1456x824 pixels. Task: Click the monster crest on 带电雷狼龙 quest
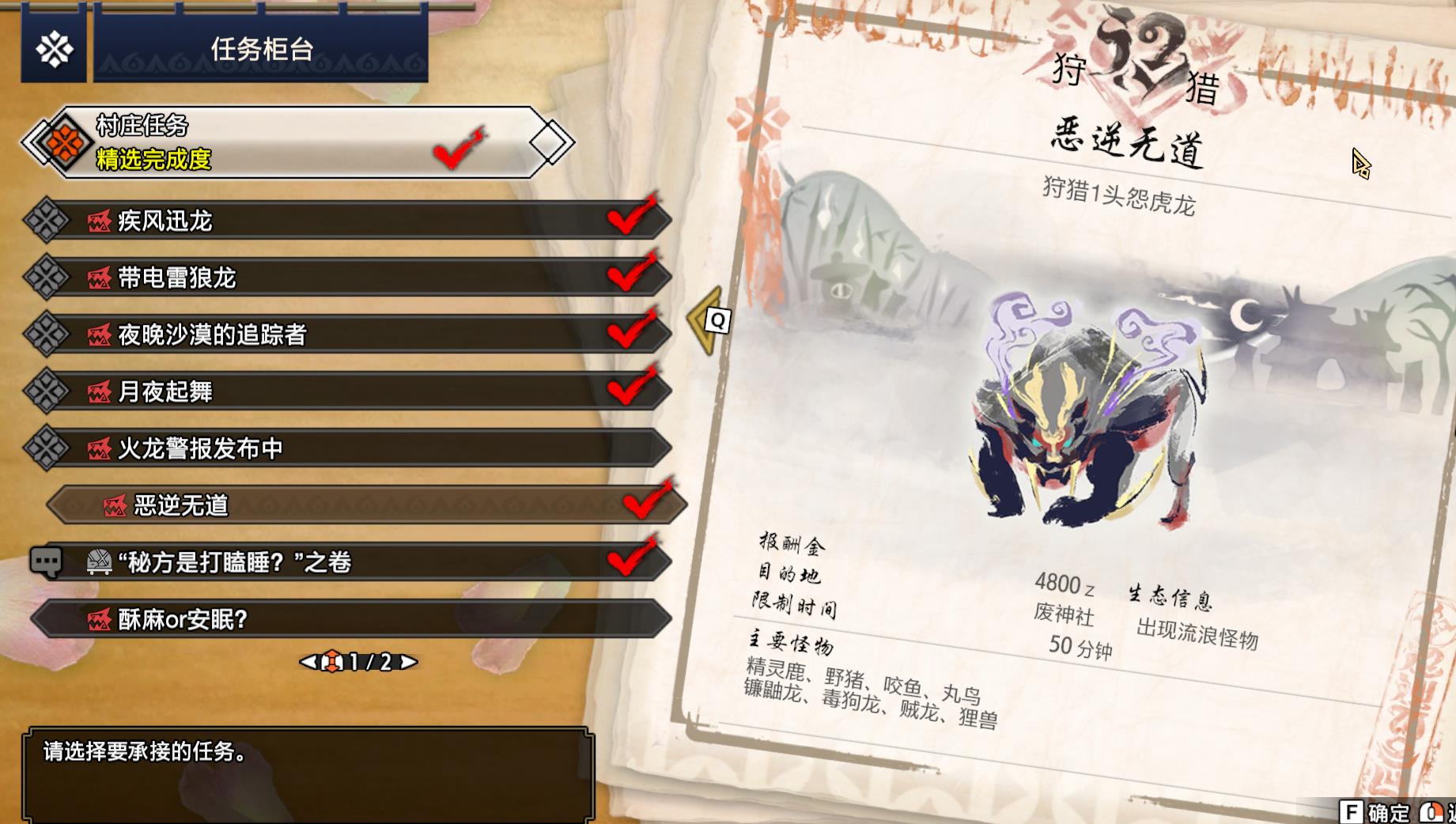[101, 278]
